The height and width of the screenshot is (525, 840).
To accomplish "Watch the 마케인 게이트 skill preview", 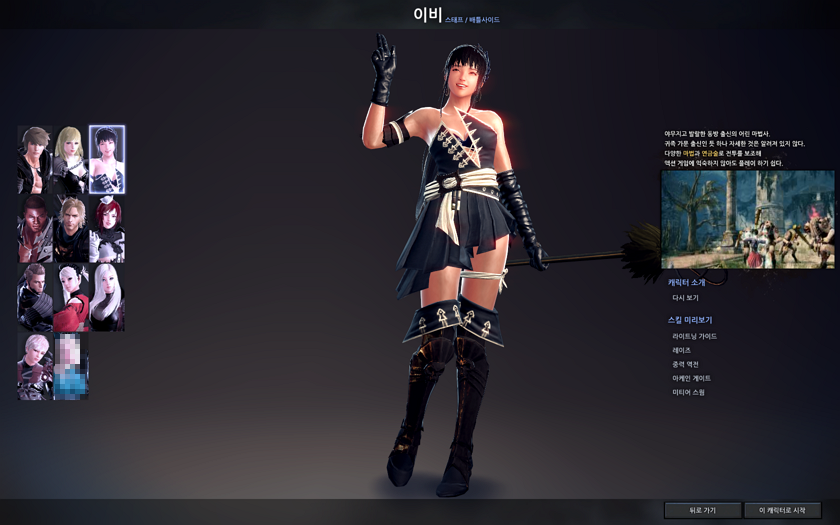I will (691, 378).
